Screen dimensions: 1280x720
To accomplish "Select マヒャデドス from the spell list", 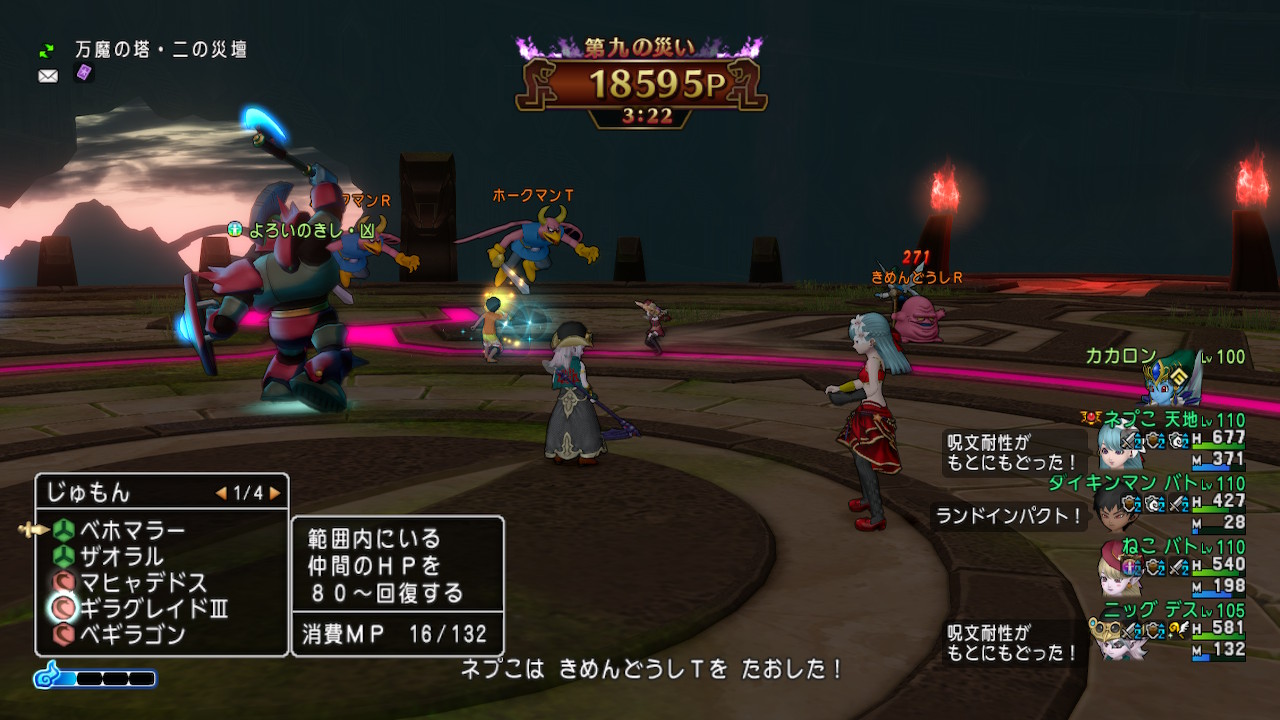I will click(x=140, y=581).
